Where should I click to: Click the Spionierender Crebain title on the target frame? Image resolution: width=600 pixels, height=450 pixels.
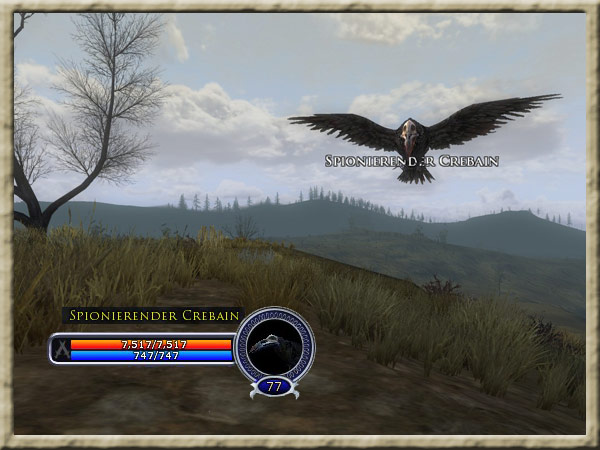(154, 316)
